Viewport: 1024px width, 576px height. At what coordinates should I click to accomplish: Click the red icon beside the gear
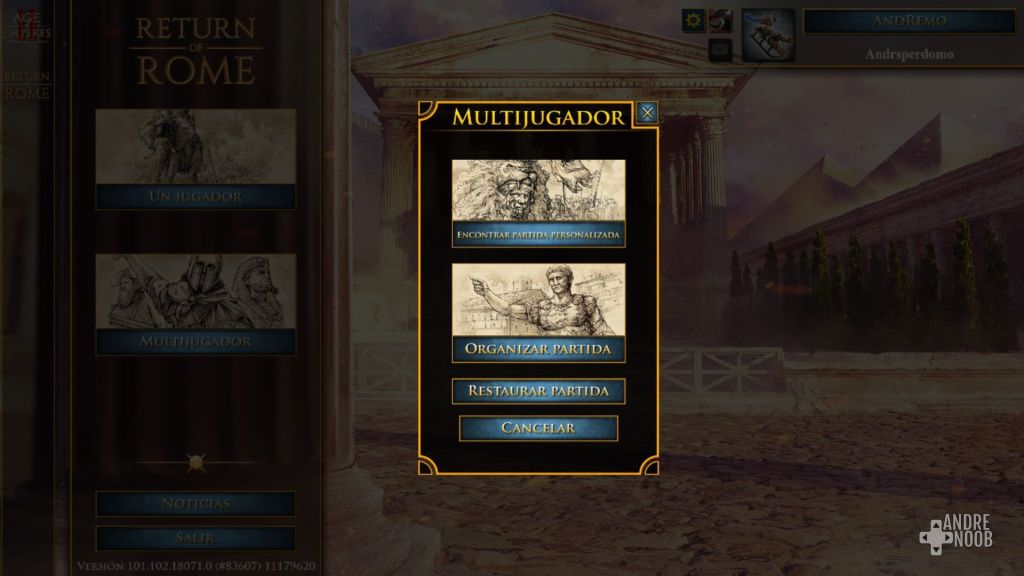[x=721, y=20]
